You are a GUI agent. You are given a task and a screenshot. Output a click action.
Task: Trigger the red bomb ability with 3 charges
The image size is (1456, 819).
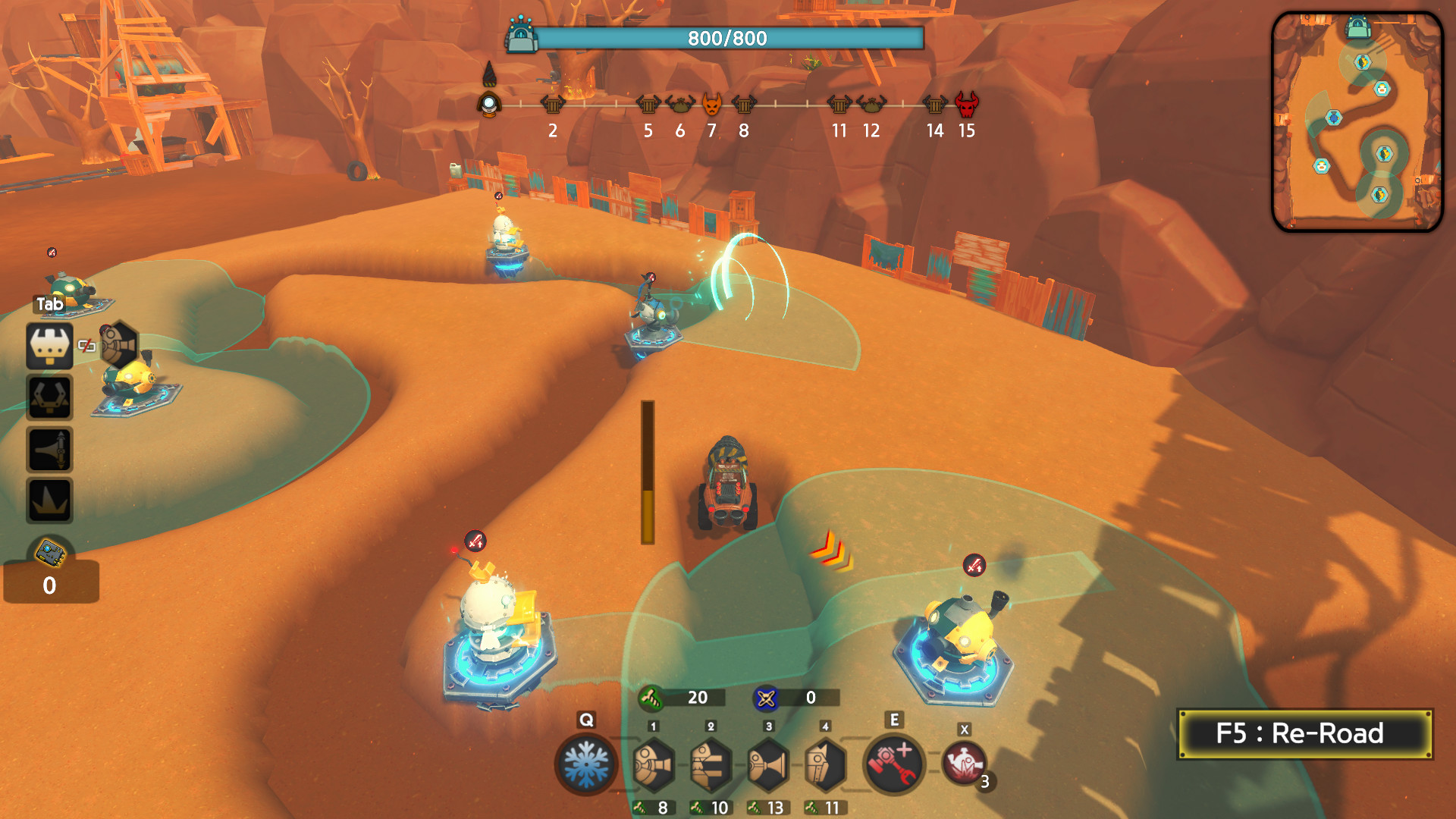(x=964, y=764)
